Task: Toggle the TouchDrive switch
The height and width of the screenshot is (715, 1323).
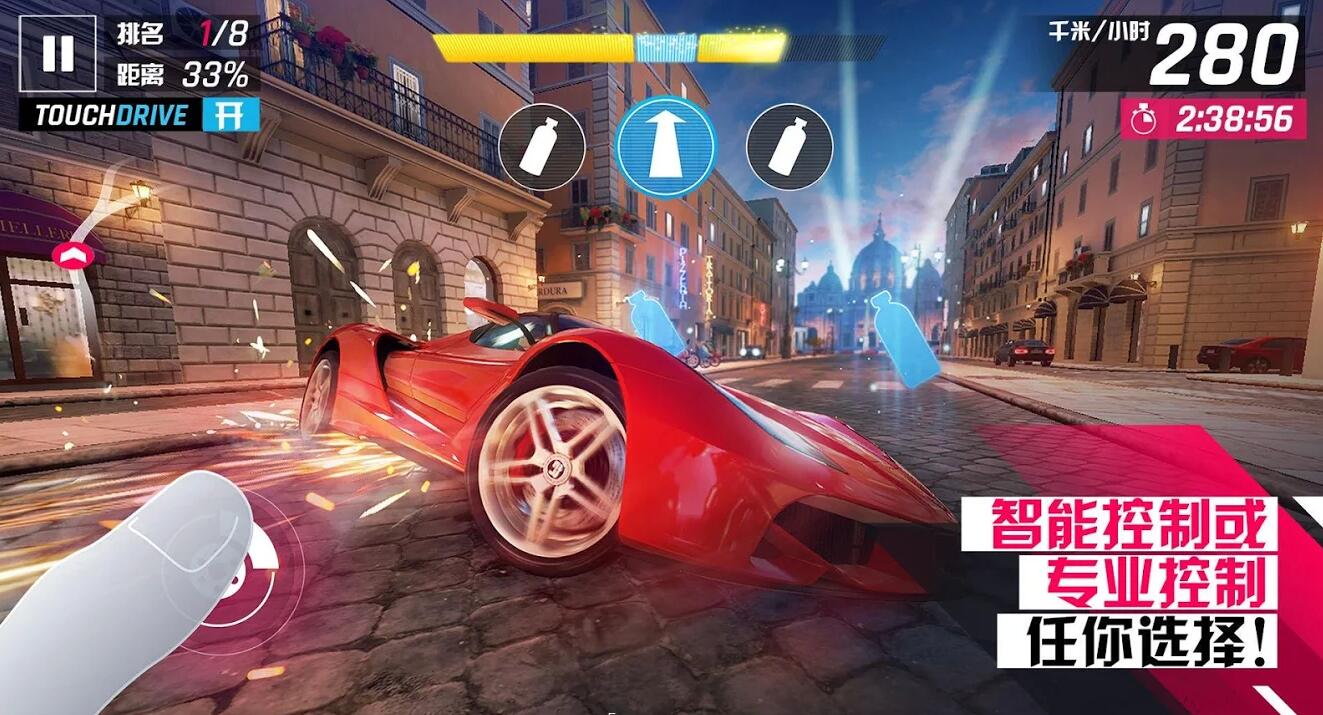Action: click(x=230, y=115)
